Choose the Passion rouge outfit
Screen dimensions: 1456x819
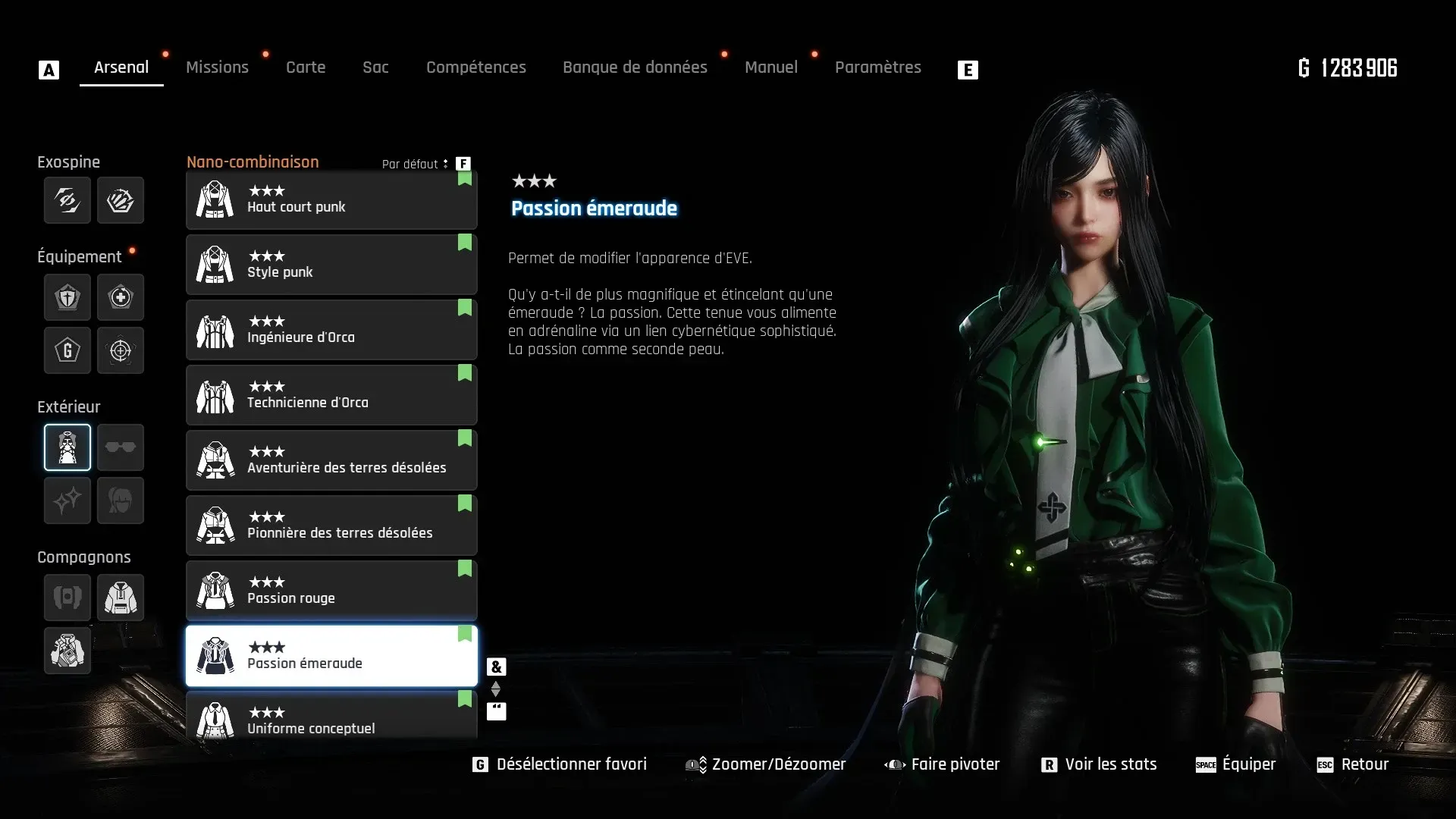point(331,591)
